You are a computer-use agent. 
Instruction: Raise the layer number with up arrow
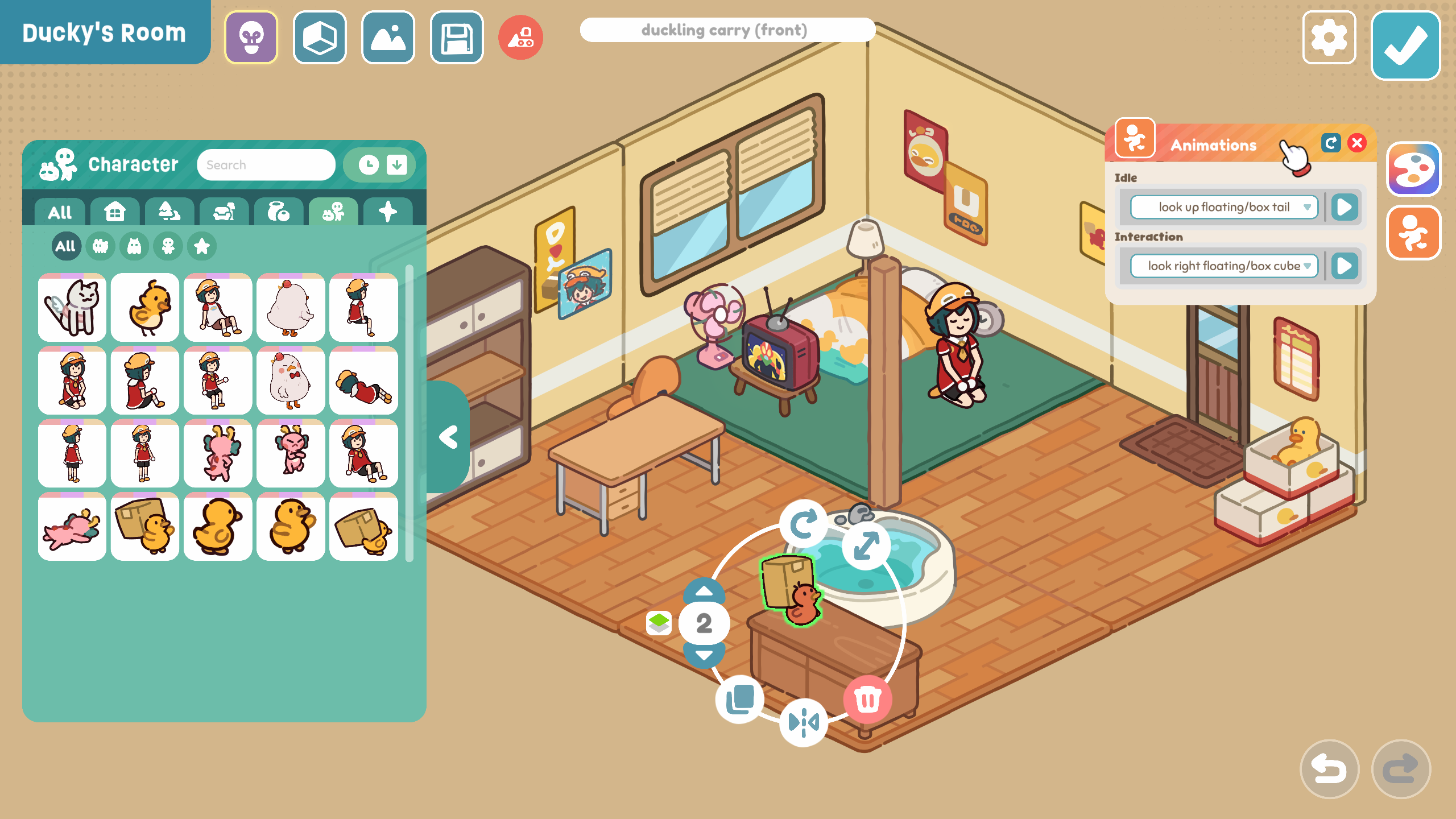(x=704, y=591)
